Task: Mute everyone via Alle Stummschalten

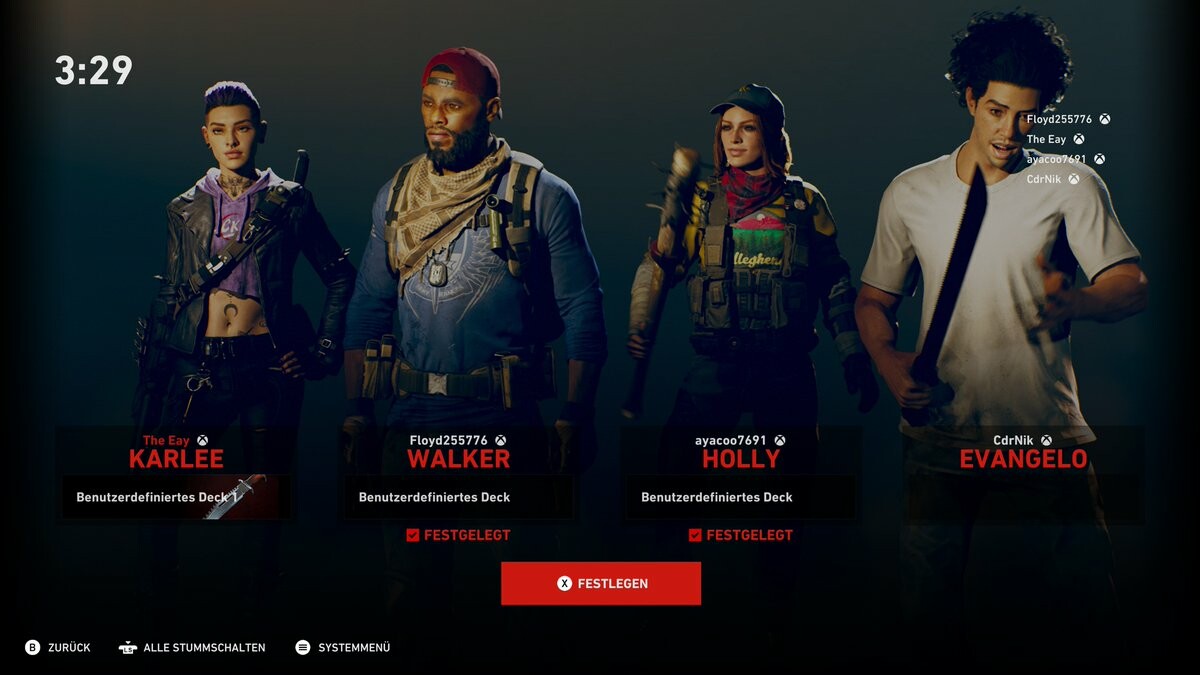Action: click(x=192, y=647)
